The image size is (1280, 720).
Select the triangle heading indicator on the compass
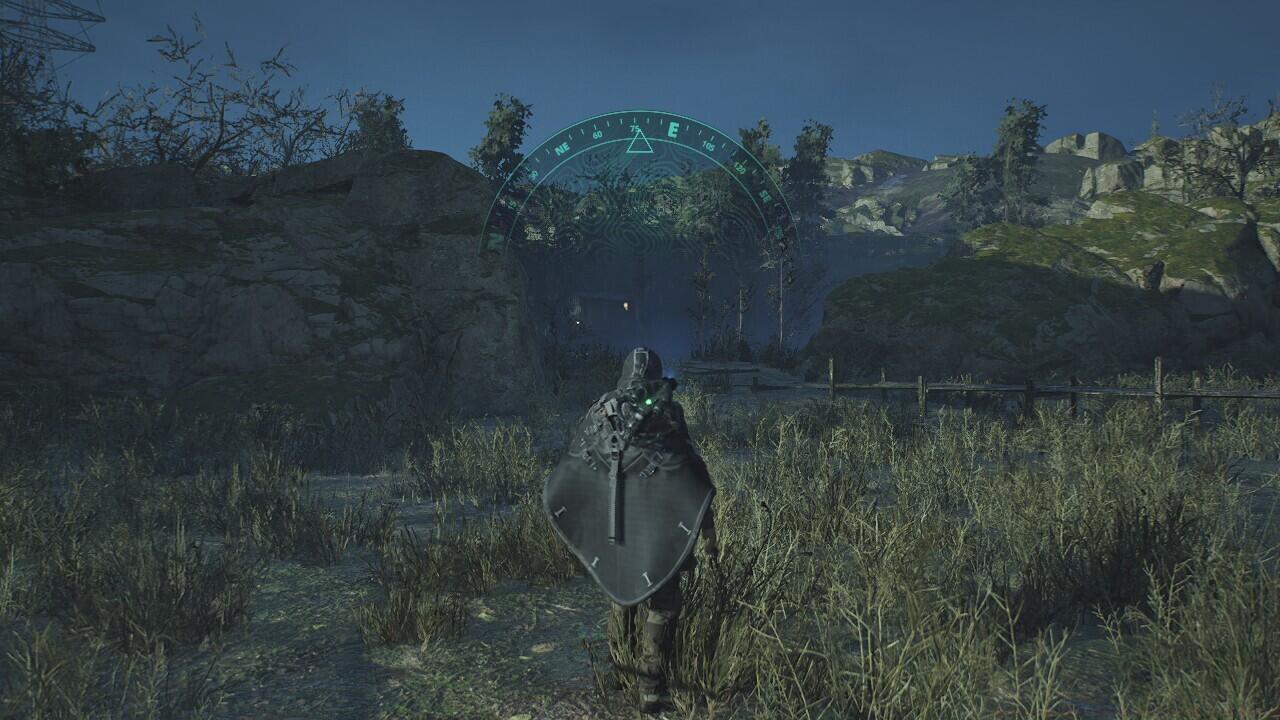(639, 144)
